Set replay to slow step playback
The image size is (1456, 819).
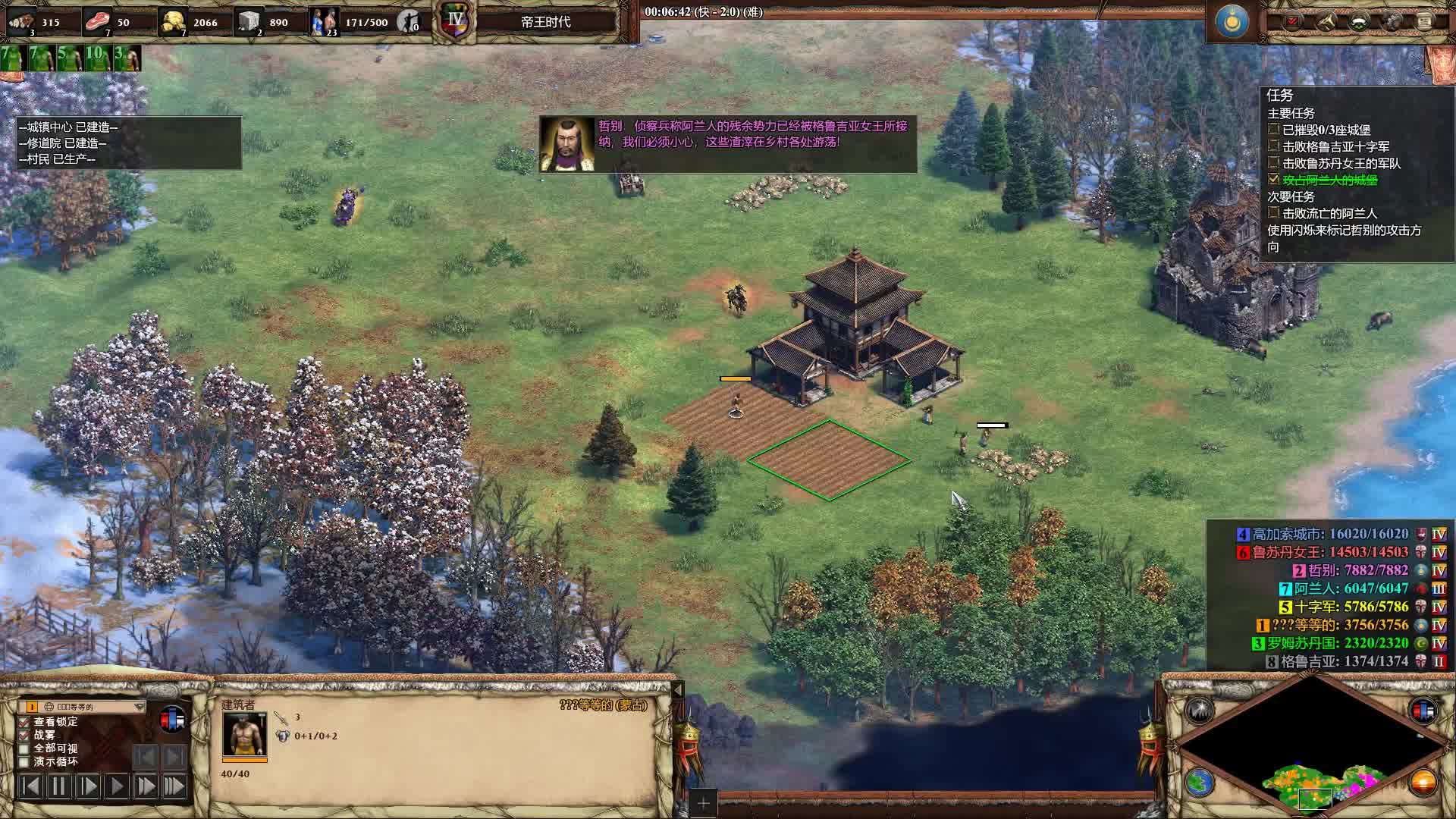[88, 786]
